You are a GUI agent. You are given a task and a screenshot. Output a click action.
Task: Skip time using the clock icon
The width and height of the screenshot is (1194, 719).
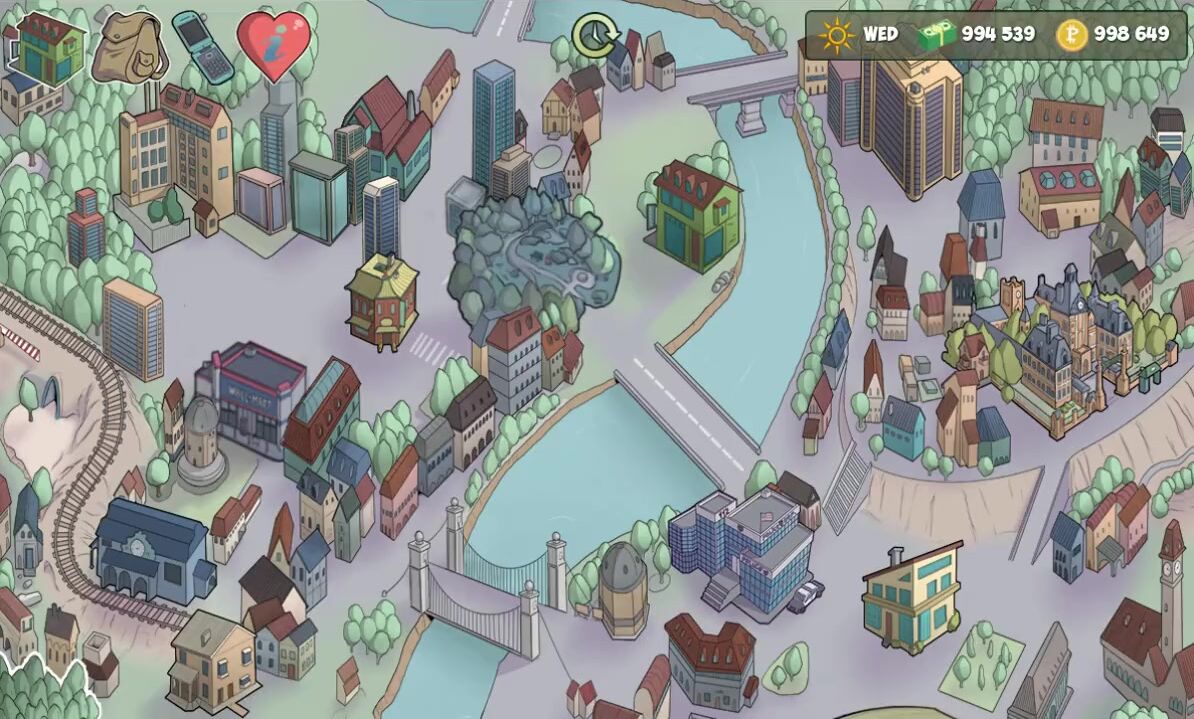595,36
